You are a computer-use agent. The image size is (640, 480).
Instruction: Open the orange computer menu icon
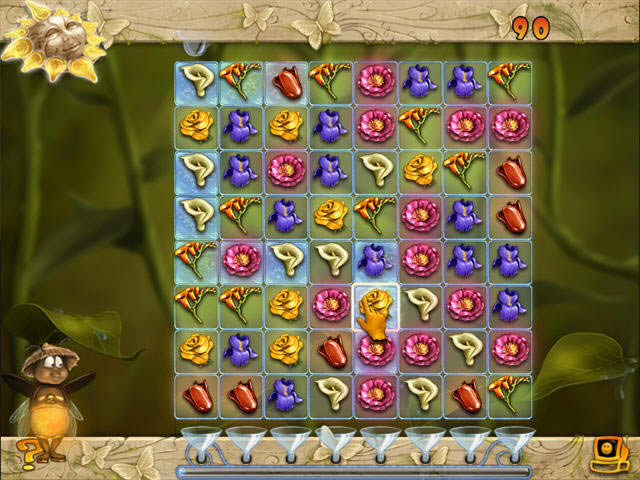tap(607, 454)
